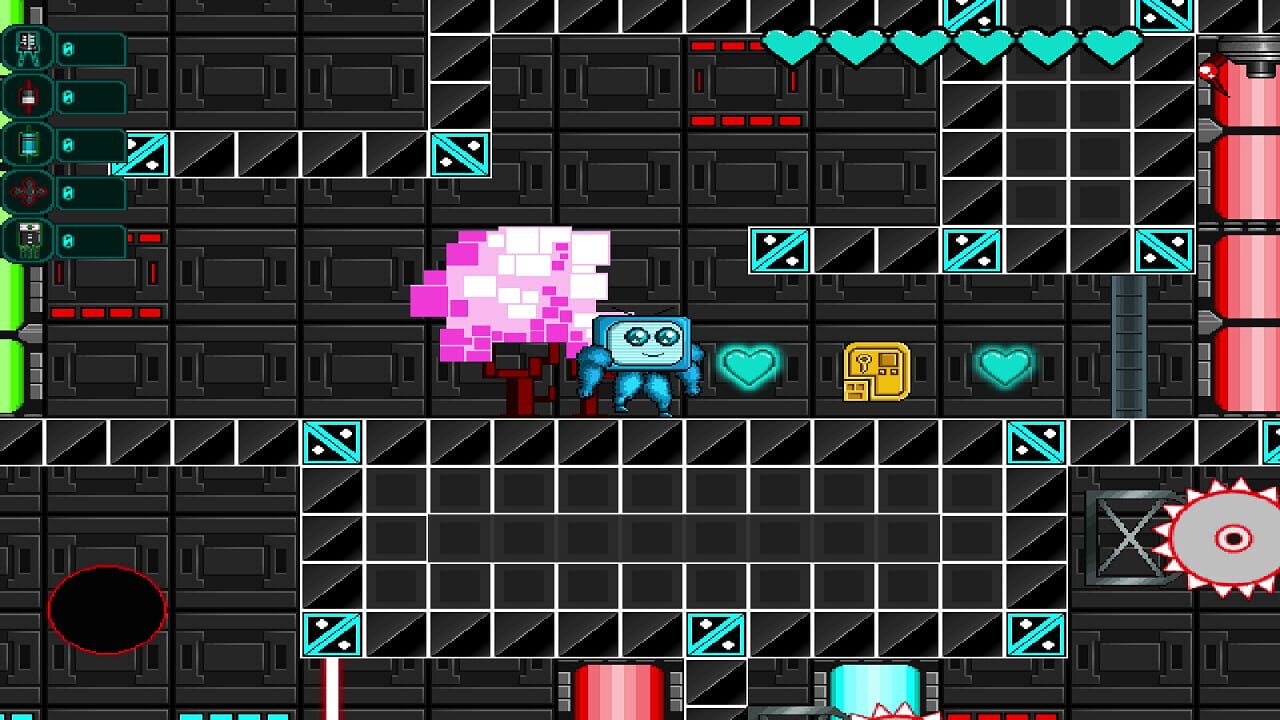Select the robot-legs item icon in the HUD

(30, 47)
